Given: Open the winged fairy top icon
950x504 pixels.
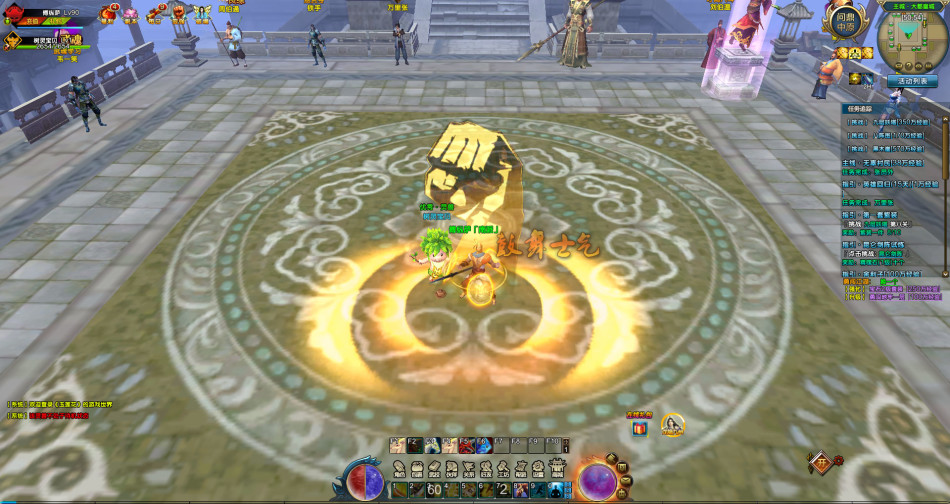Looking at the screenshot, I should 202,14.
